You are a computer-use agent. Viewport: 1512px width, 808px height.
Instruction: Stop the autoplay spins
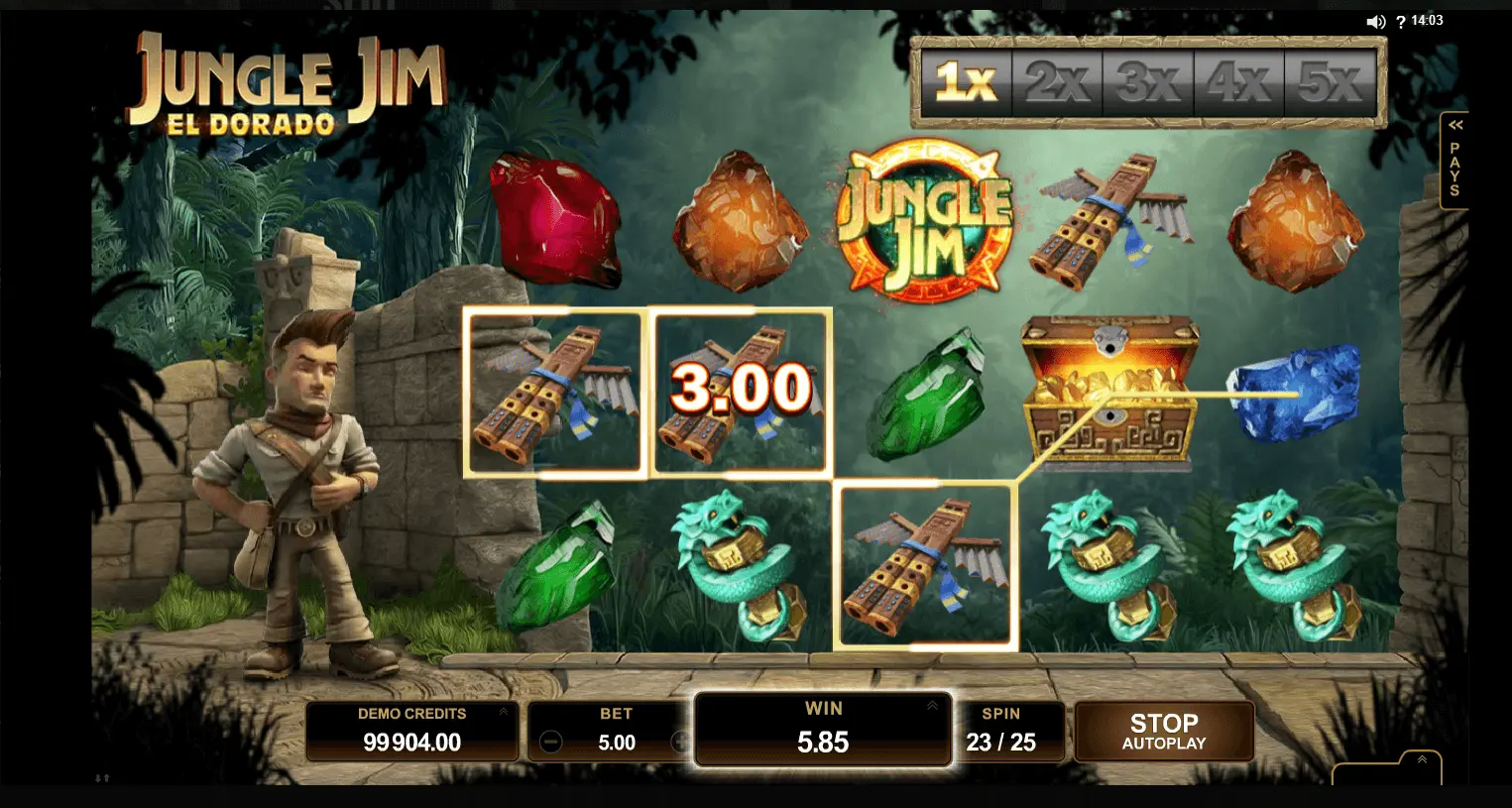pos(1164,732)
